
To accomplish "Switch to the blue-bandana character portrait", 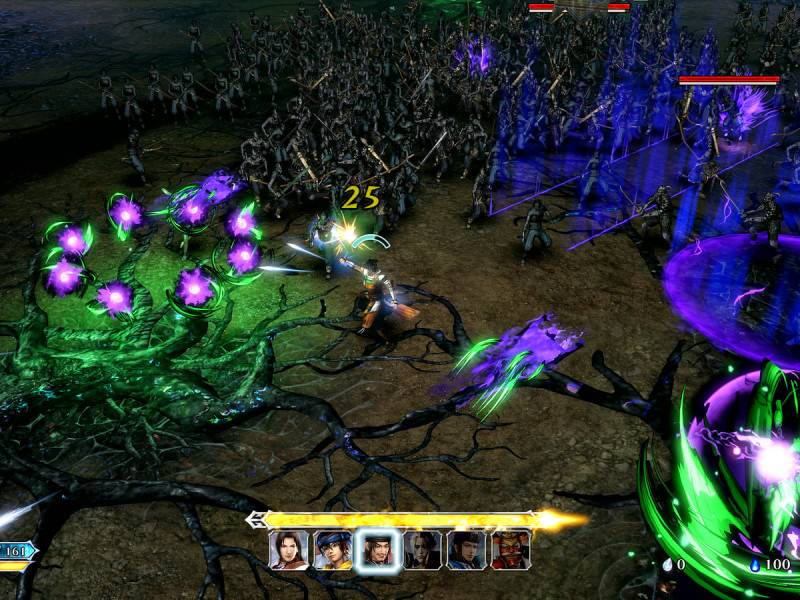I will [333, 550].
